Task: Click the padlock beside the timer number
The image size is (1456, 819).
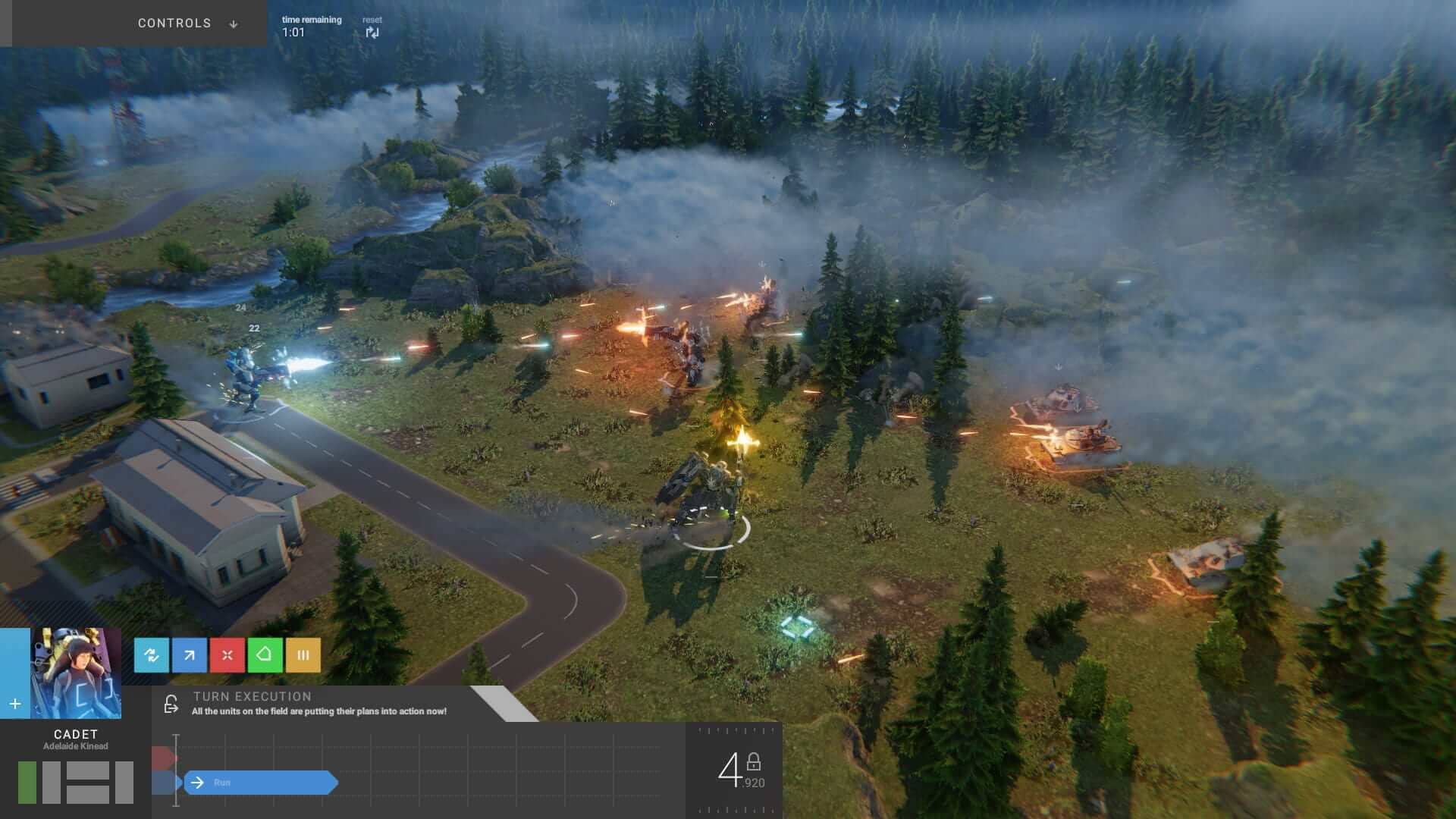Action: point(753,761)
